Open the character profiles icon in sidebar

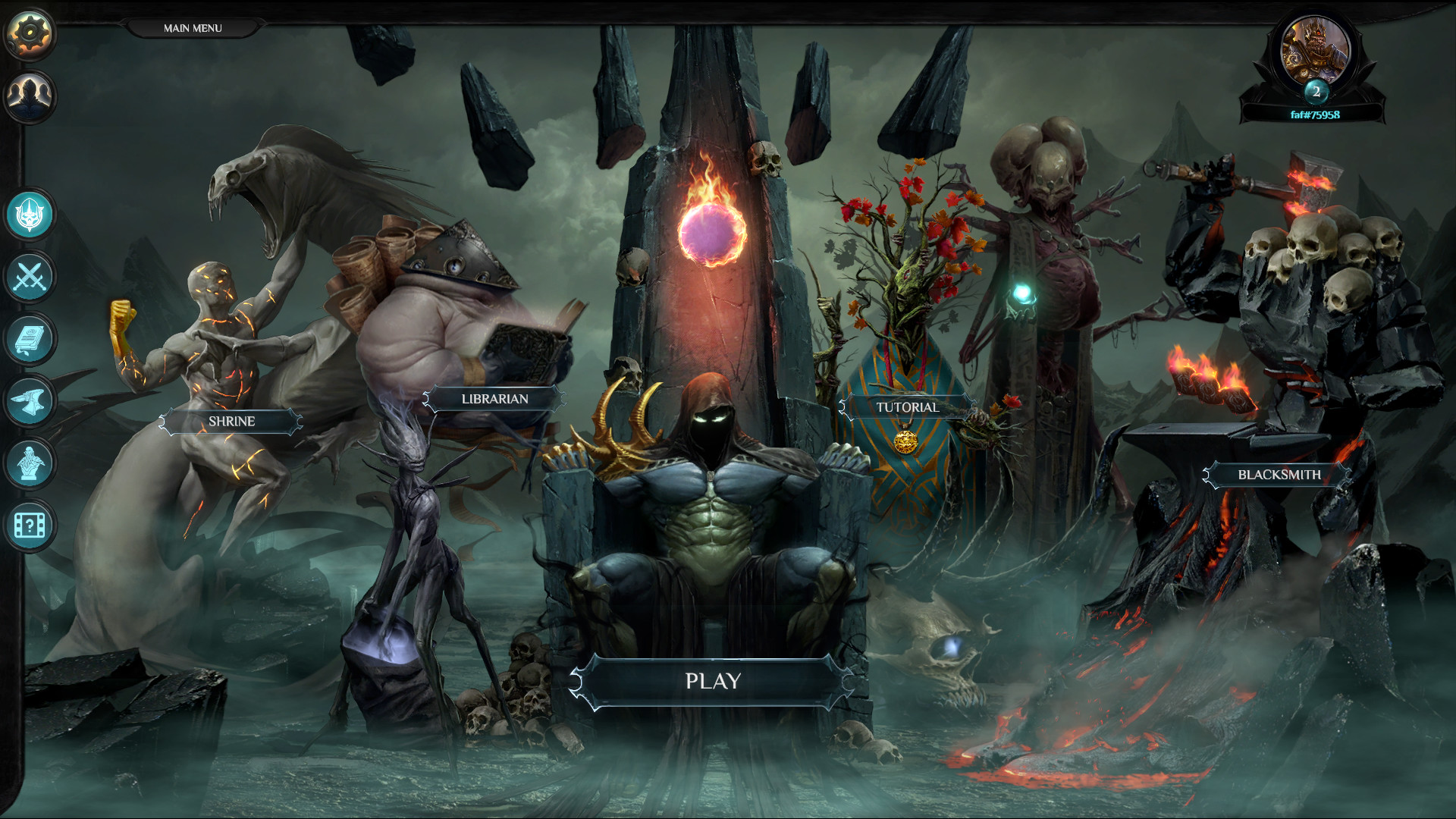tap(29, 94)
